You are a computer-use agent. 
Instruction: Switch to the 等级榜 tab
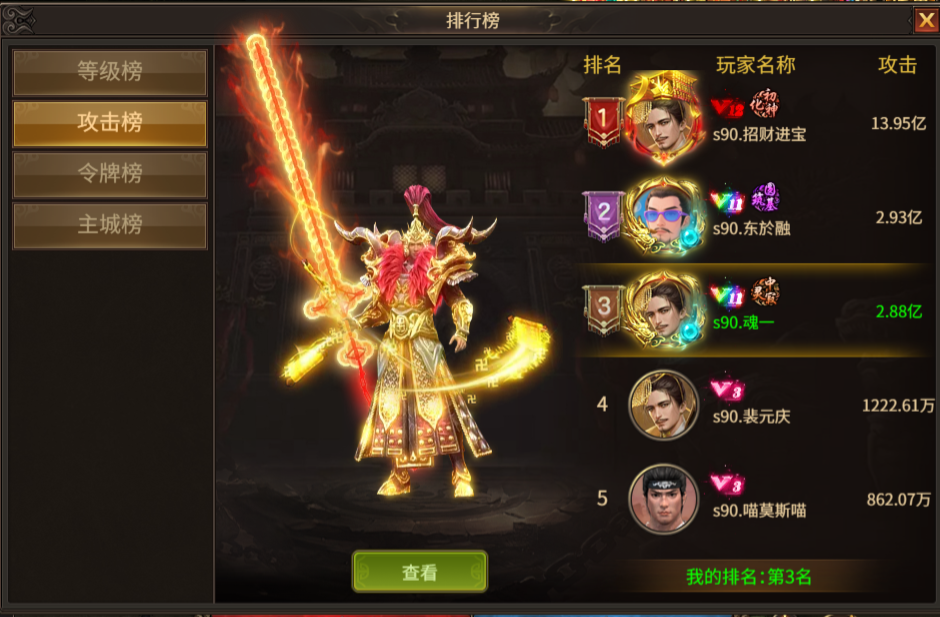tap(110, 72)
